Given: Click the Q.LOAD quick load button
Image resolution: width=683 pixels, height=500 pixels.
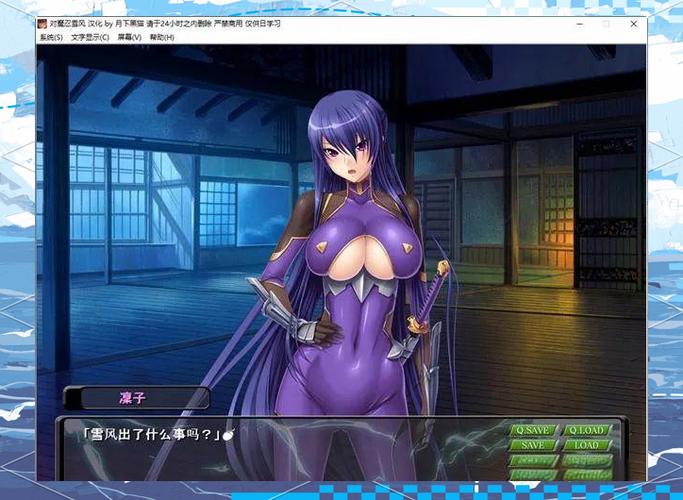Looking at the screenshot, I should 587,431.
